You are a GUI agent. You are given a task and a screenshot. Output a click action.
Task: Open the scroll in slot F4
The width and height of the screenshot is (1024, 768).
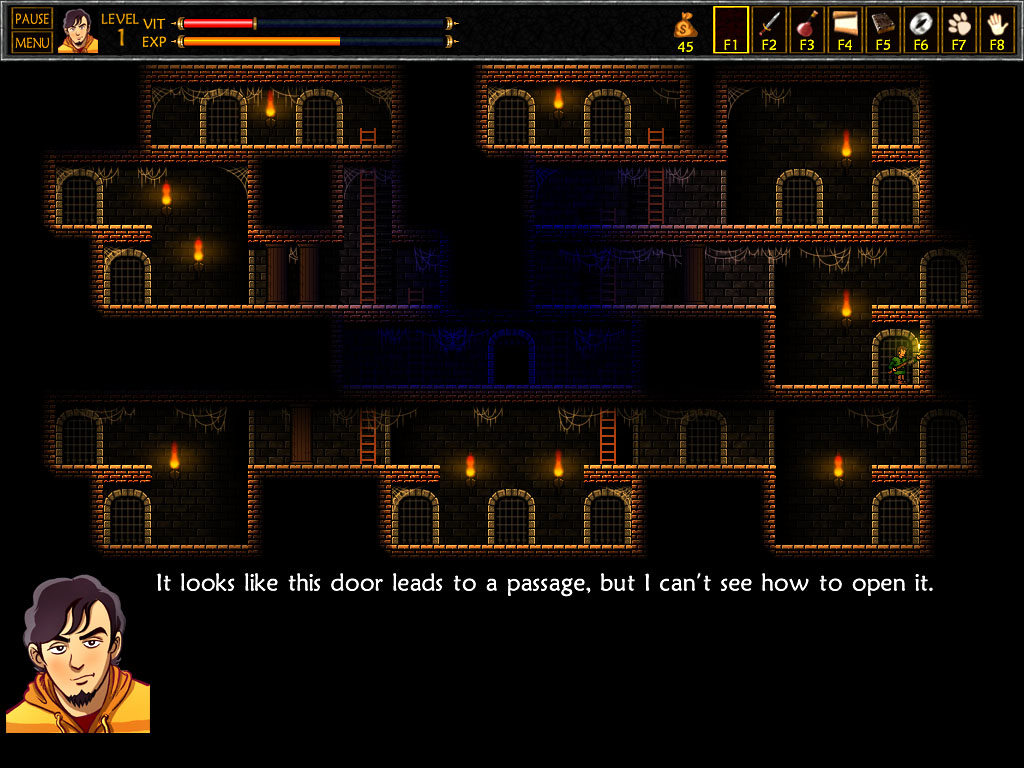coord(845,29)
